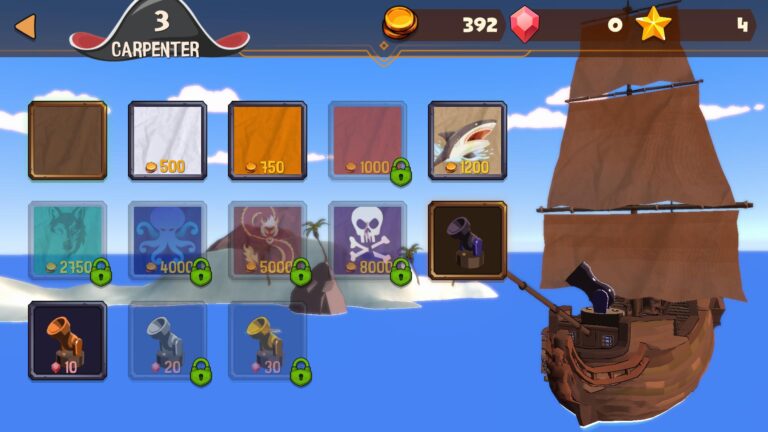Choose the skull and crossbones sail
Image resolution: width=768 pixels, height=432 pixels.
pos(367,240)
